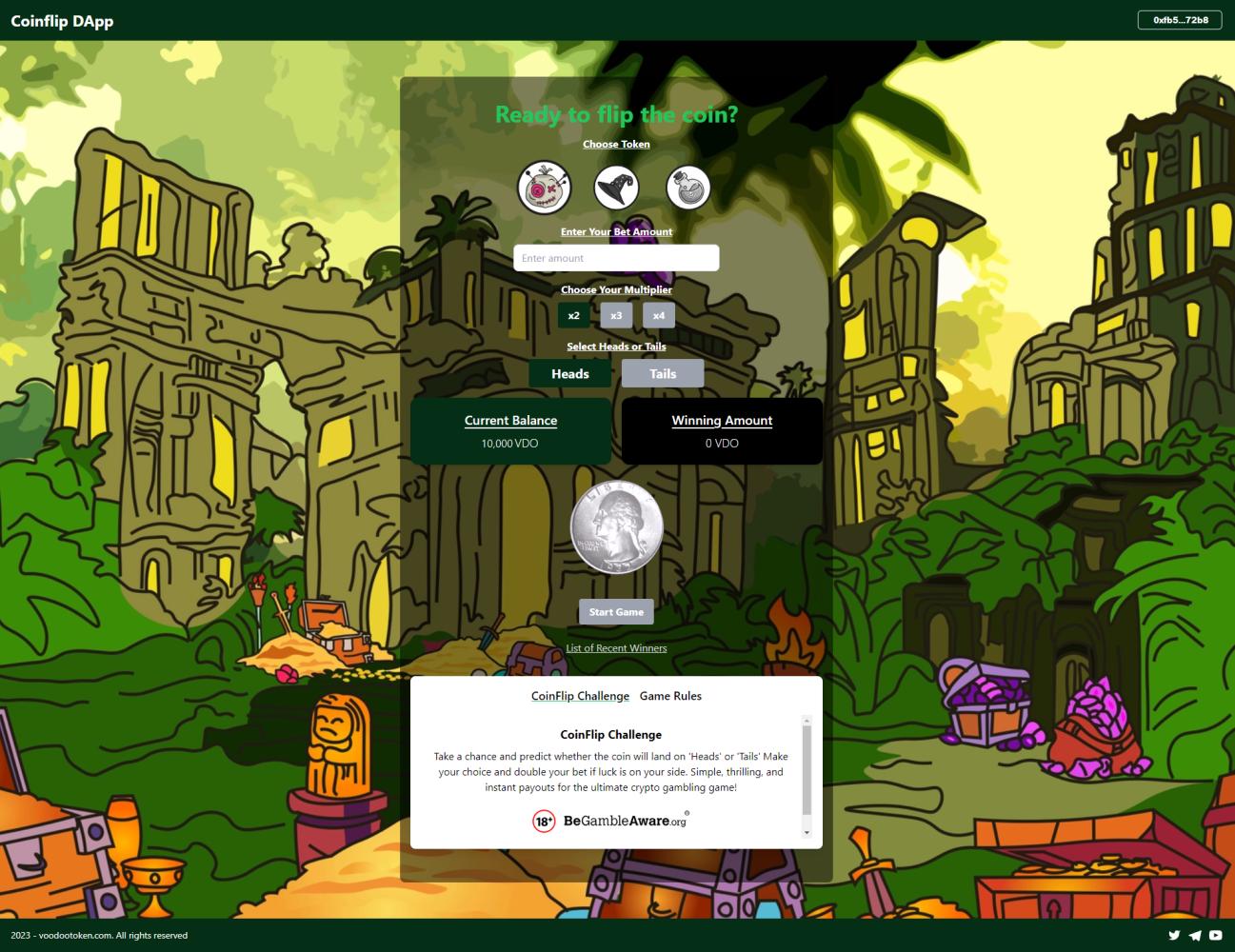
Task: Show the Game Rules tab
Action: (x=670, y=696)
